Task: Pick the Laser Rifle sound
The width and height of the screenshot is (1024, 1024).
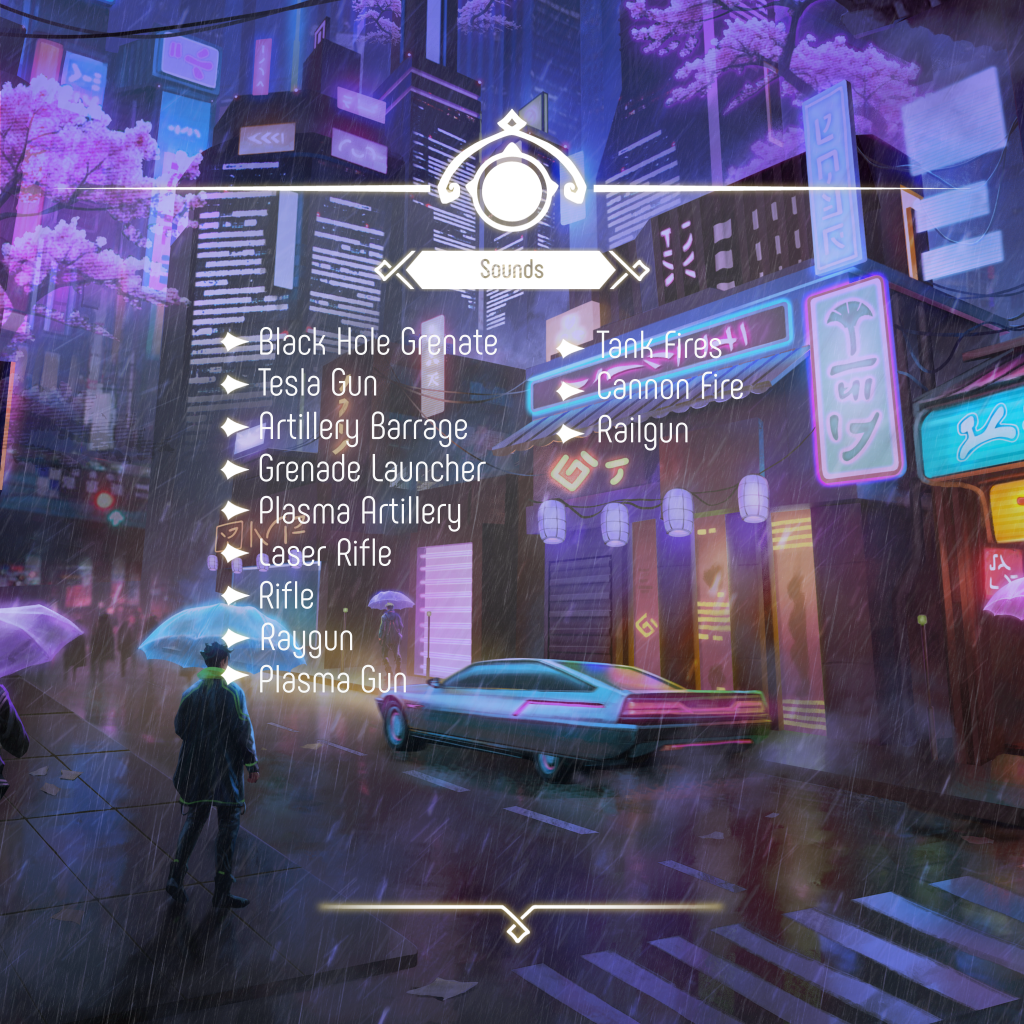Action: click(324, 553)
